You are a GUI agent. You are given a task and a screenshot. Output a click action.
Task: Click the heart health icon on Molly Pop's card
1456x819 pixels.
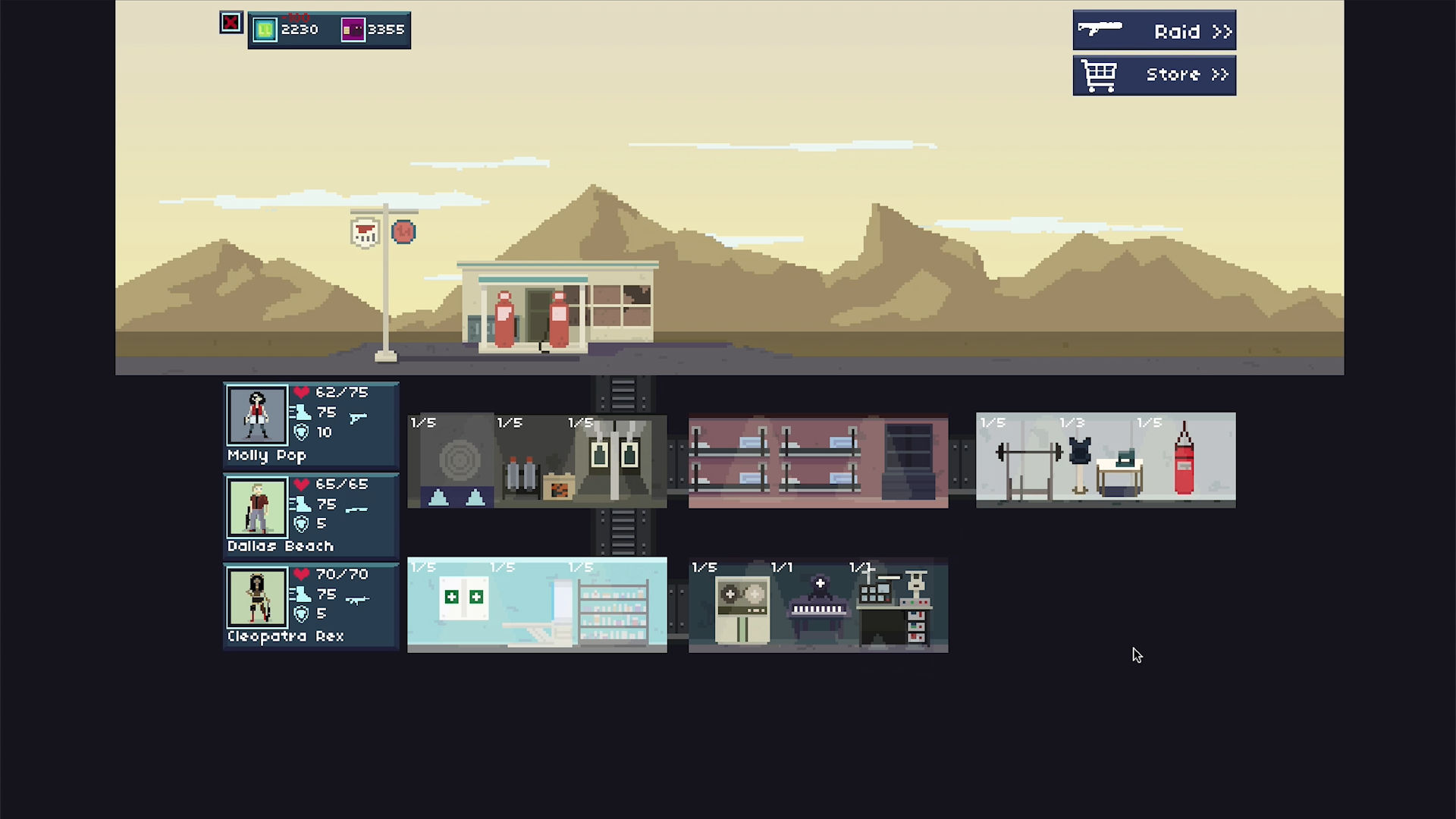coord(302,392)
